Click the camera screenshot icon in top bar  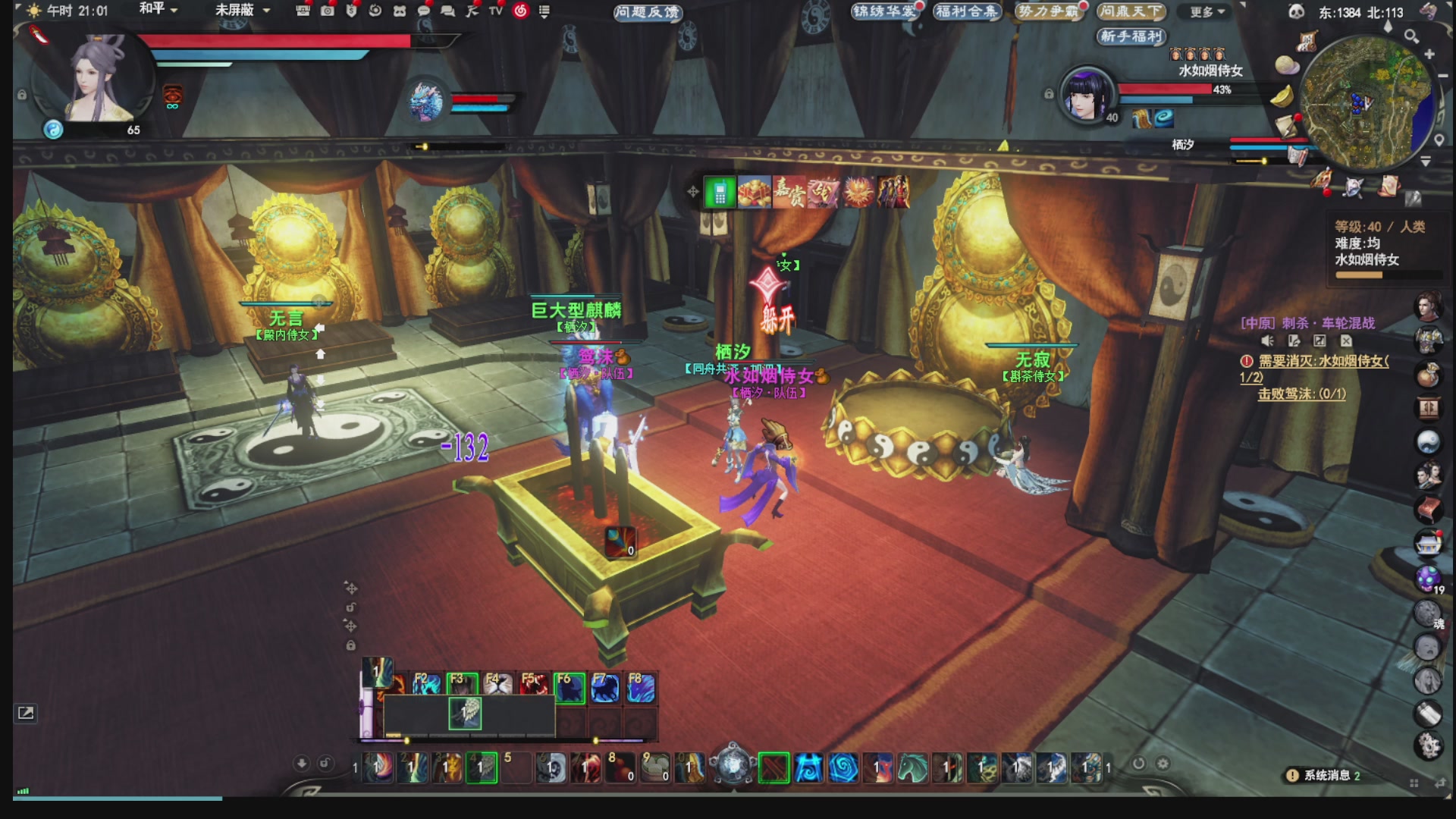327,11
